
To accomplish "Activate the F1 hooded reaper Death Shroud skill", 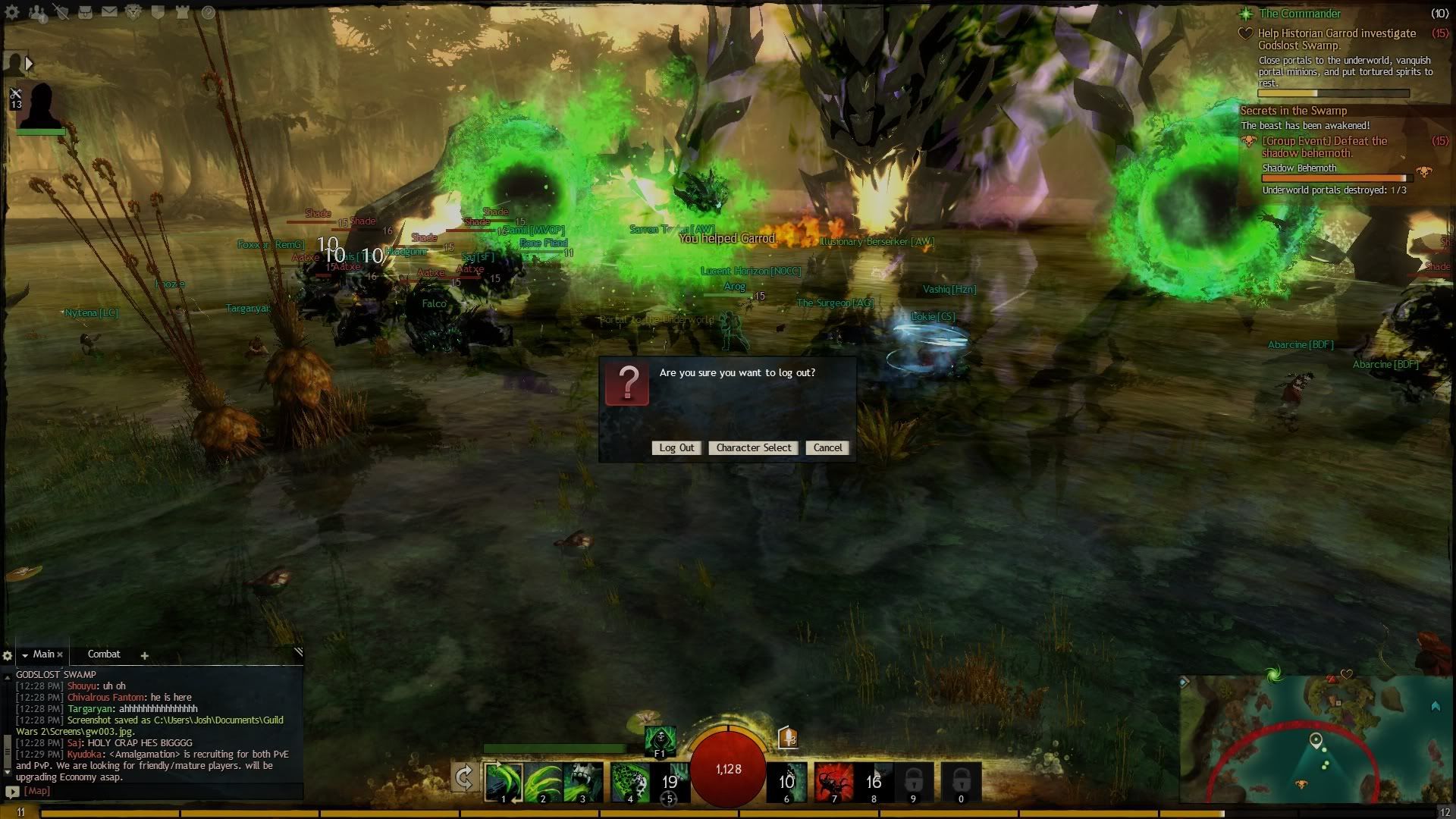I will pyautogui.click(x=660, y=740).
